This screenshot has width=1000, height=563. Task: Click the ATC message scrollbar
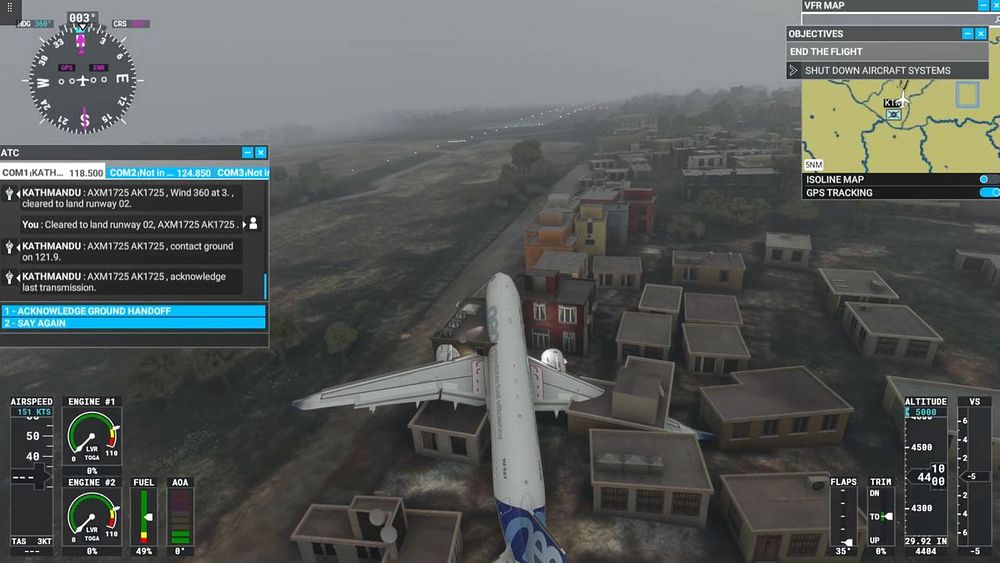coord(266,286)
